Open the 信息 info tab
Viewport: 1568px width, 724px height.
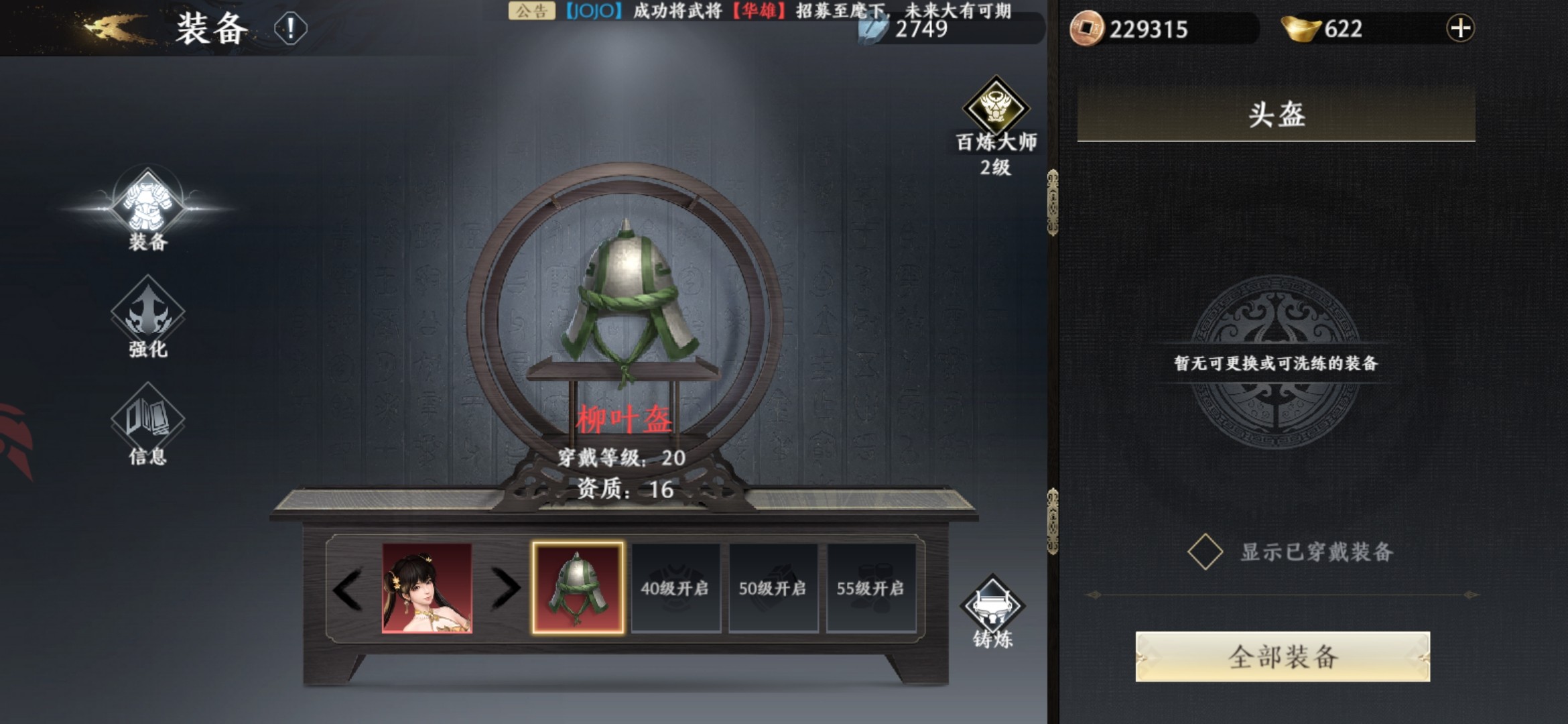147,424
